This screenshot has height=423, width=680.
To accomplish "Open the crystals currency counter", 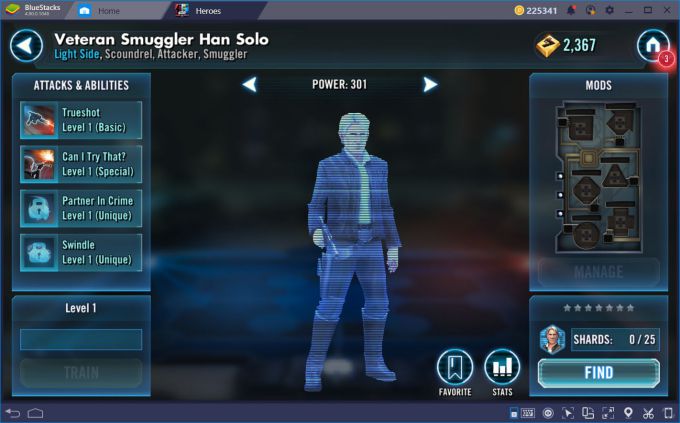I will (566, 45).
